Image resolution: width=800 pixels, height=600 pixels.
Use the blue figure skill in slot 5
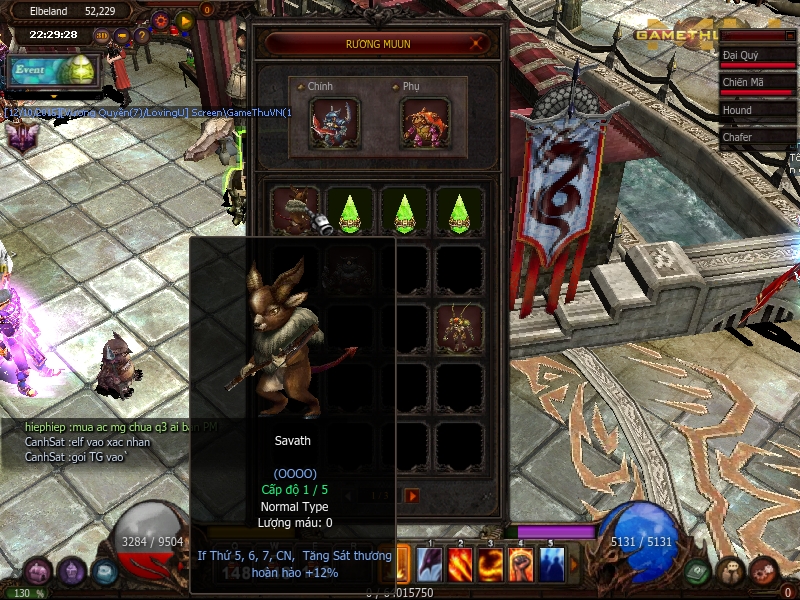click(x=551, y=564)
